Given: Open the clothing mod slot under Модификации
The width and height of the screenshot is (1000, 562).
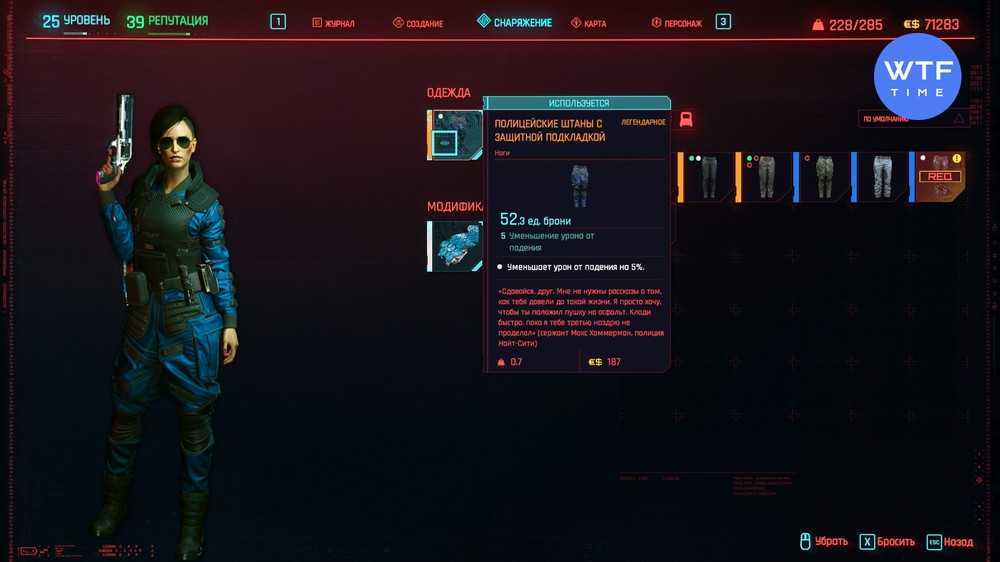Looking at the screenshot, I should coord(456,246).
